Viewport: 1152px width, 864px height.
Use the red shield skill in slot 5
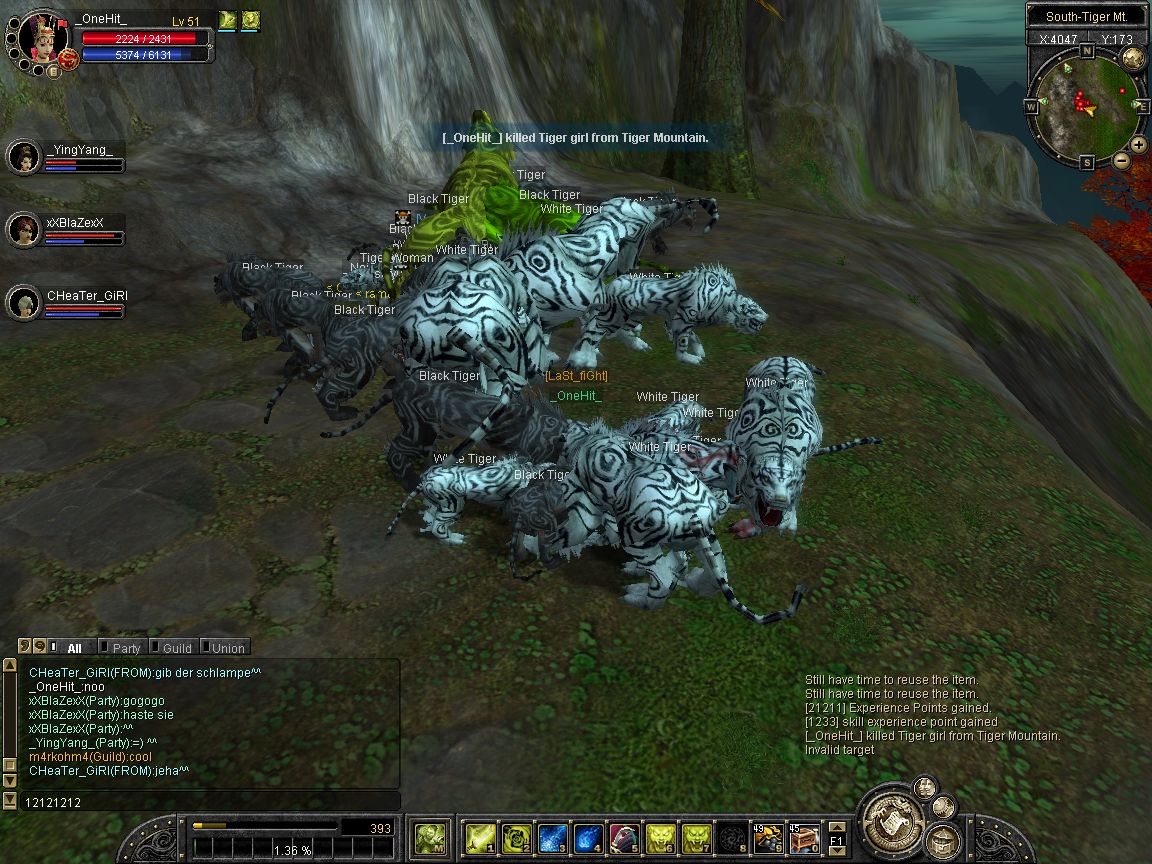tap(624, 837)
